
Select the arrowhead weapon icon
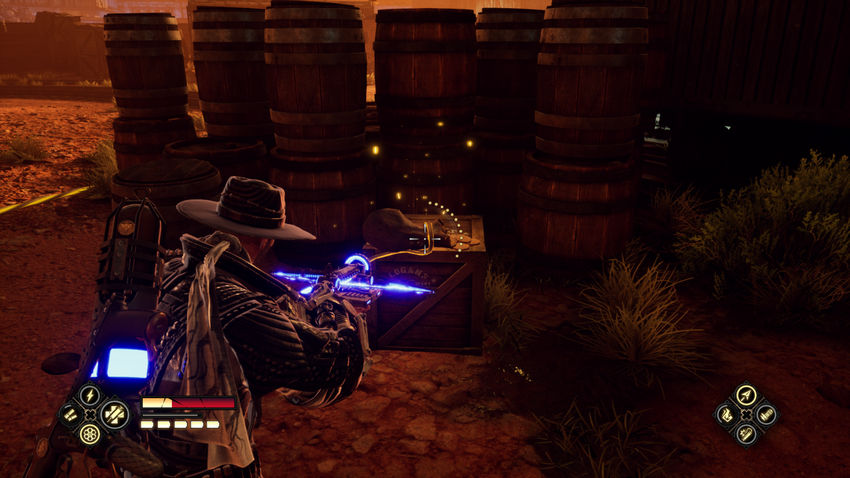point(746,395)
